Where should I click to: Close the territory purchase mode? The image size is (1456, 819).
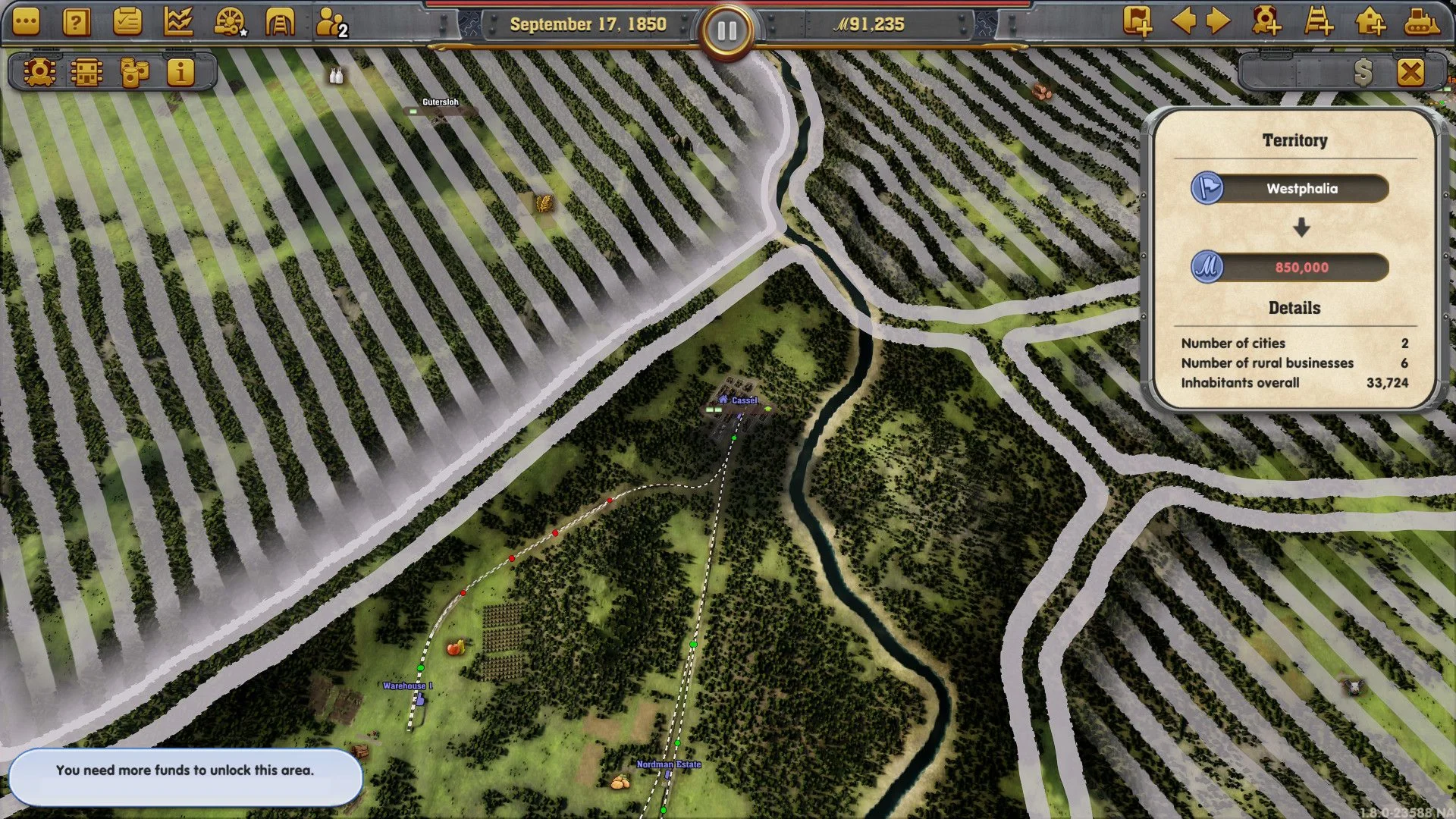(x=1410, y=73)
